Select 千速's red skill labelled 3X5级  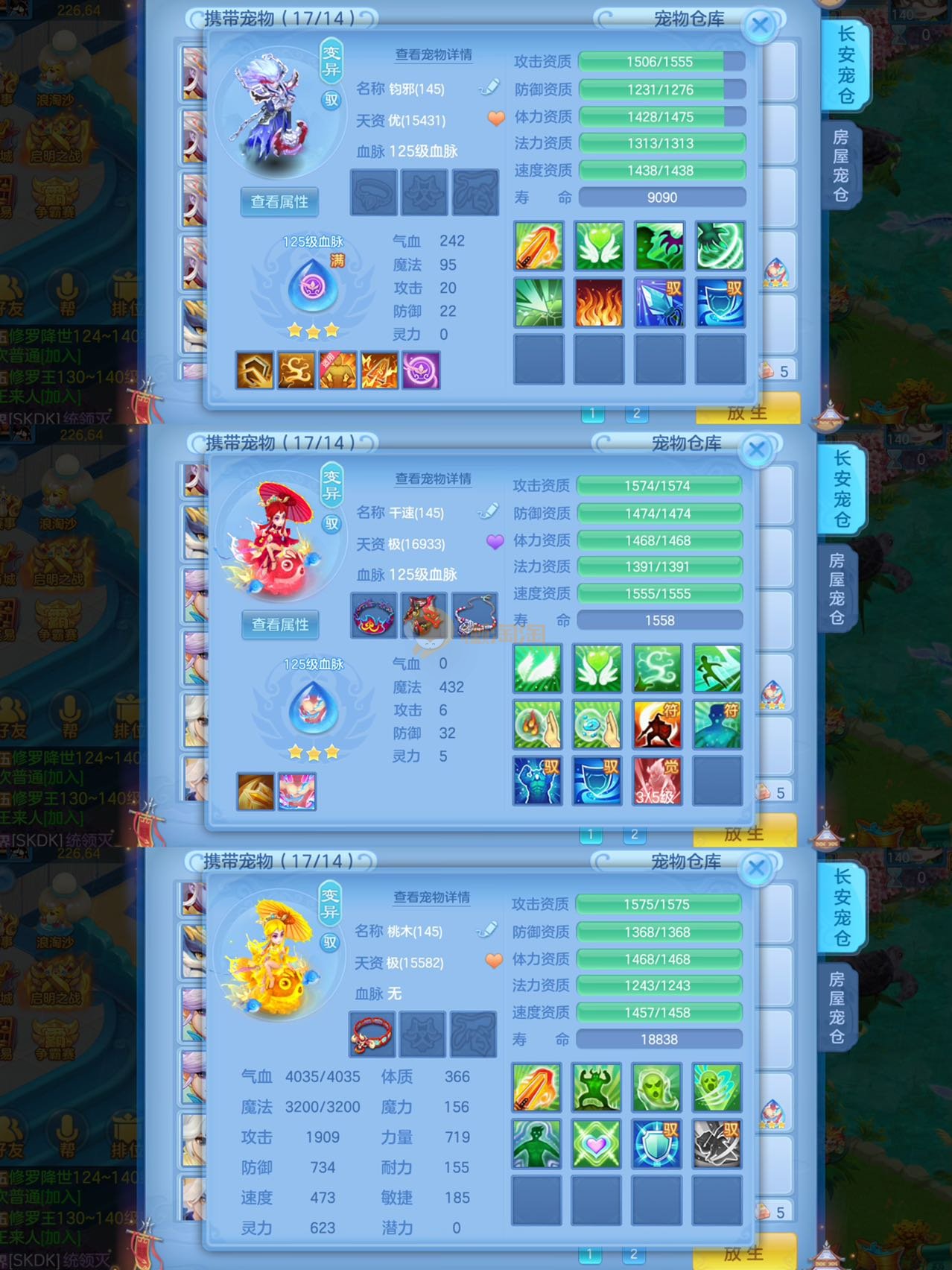click(x=656, y=781)
